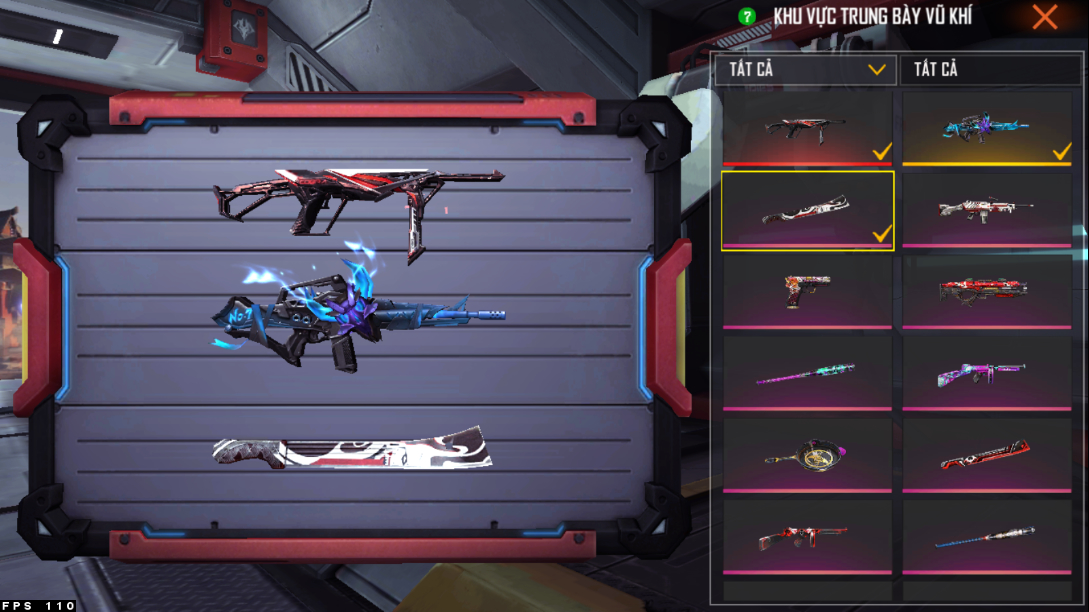Select the blue-handled baseball bat skin
This screenshot has height=612, width=1089.
986,537
